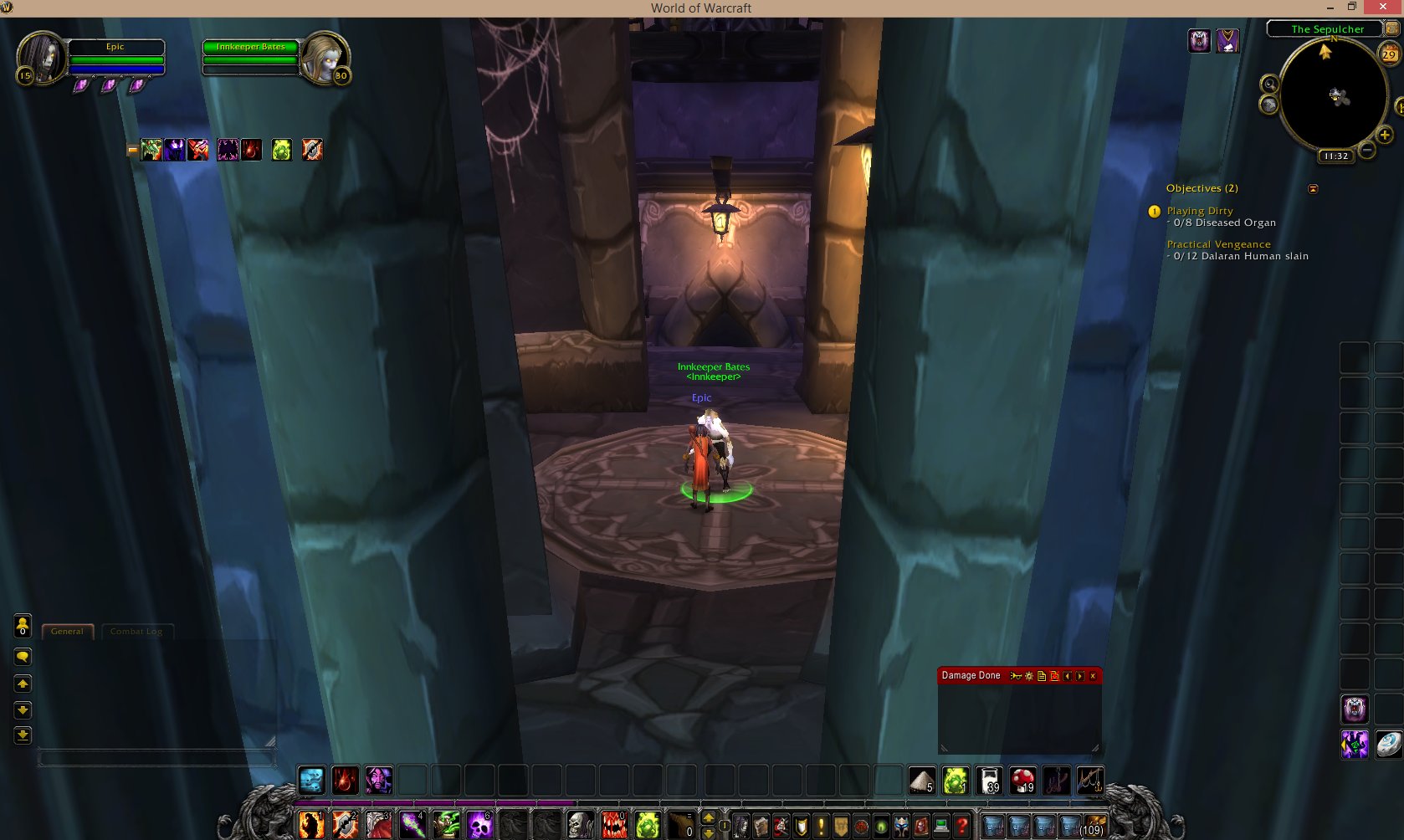Select the green potion item on action bar
The height and width of the screenshot is (840, 1404).
tap(955, 779)
